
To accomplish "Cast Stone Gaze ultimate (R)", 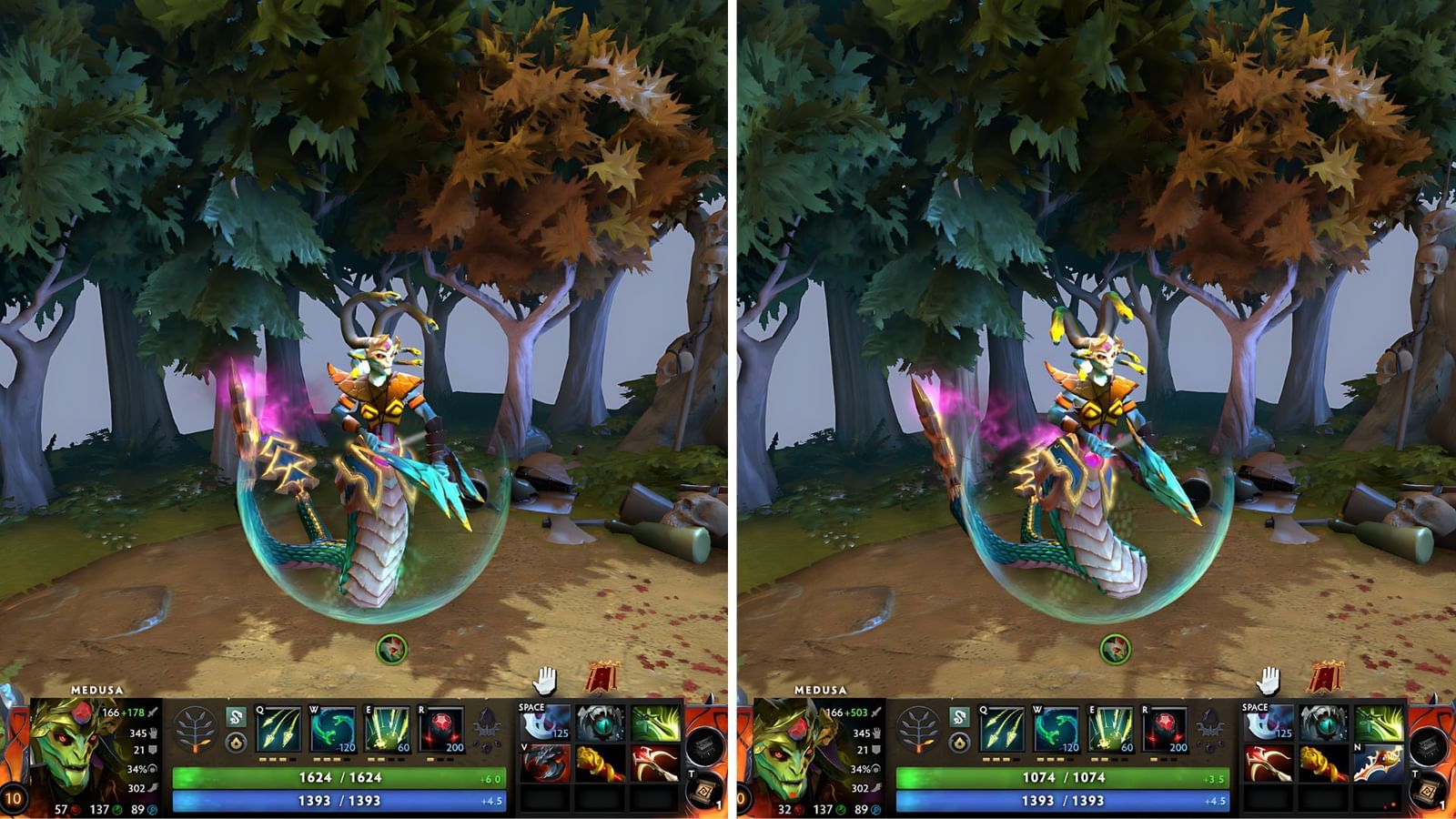I will click(441, 728).
